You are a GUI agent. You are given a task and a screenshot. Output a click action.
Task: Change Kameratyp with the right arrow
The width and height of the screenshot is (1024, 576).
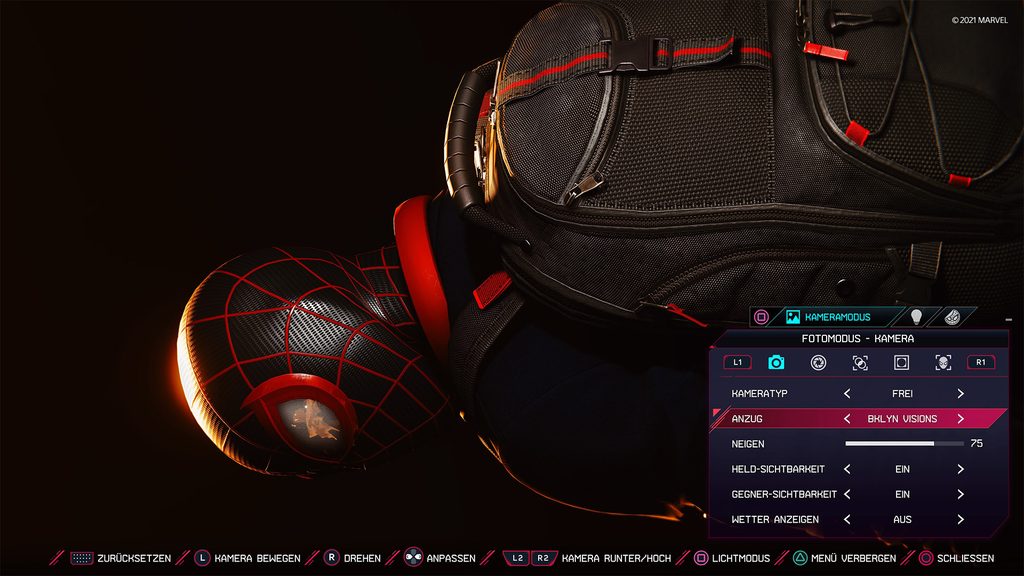tap(960, 394)
